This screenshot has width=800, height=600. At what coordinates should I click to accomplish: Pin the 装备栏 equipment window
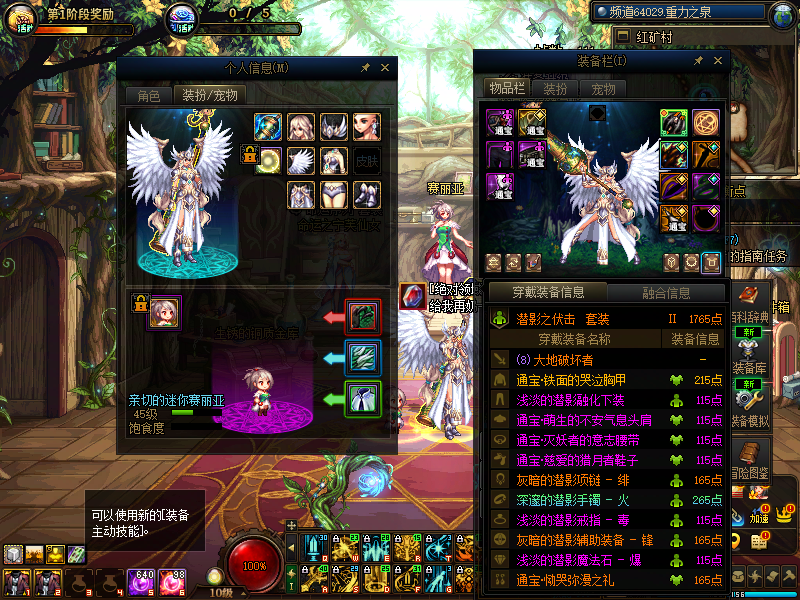pyautogui.click(x=698, y=60)
